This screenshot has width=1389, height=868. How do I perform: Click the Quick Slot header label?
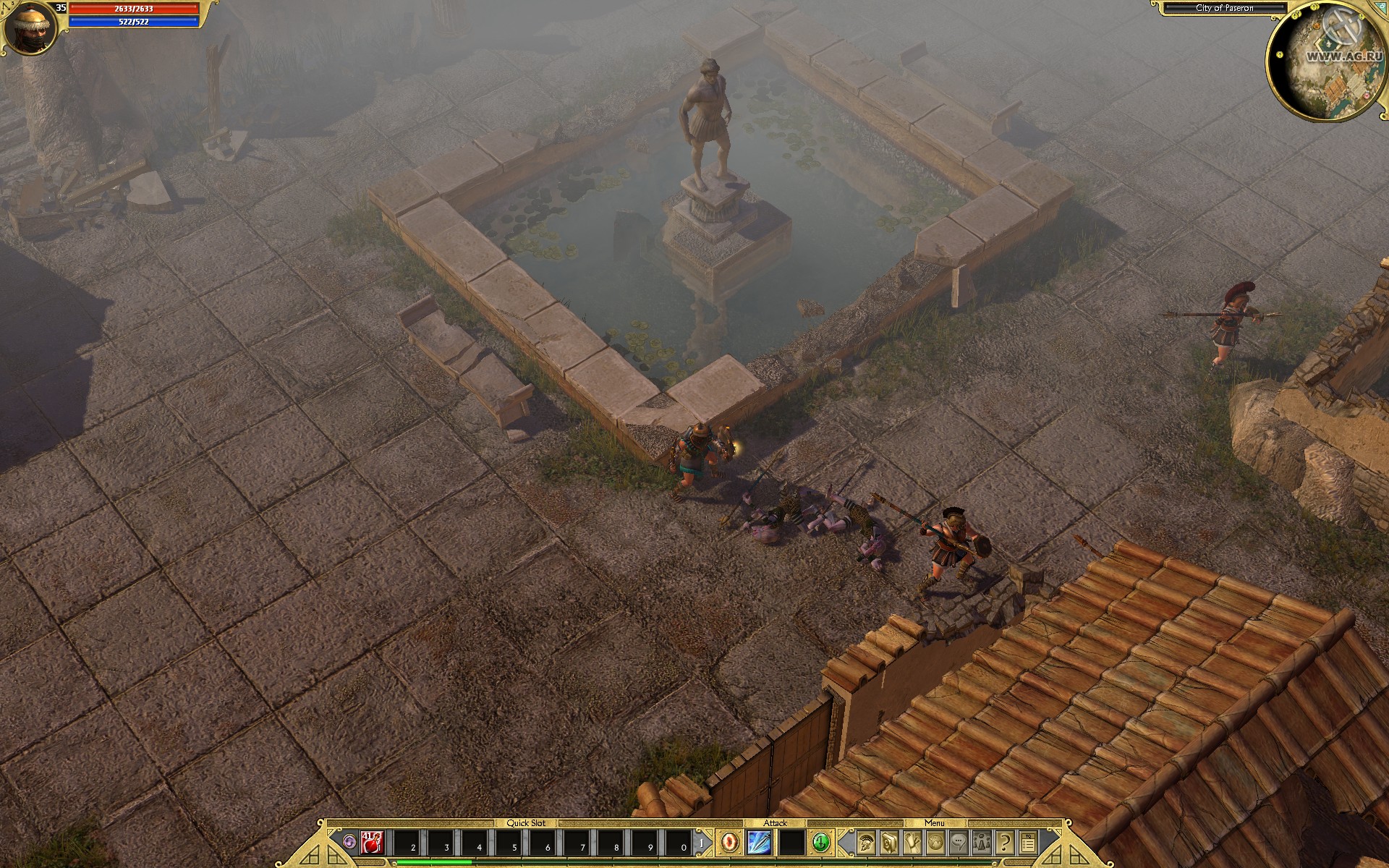coord(526,822)
